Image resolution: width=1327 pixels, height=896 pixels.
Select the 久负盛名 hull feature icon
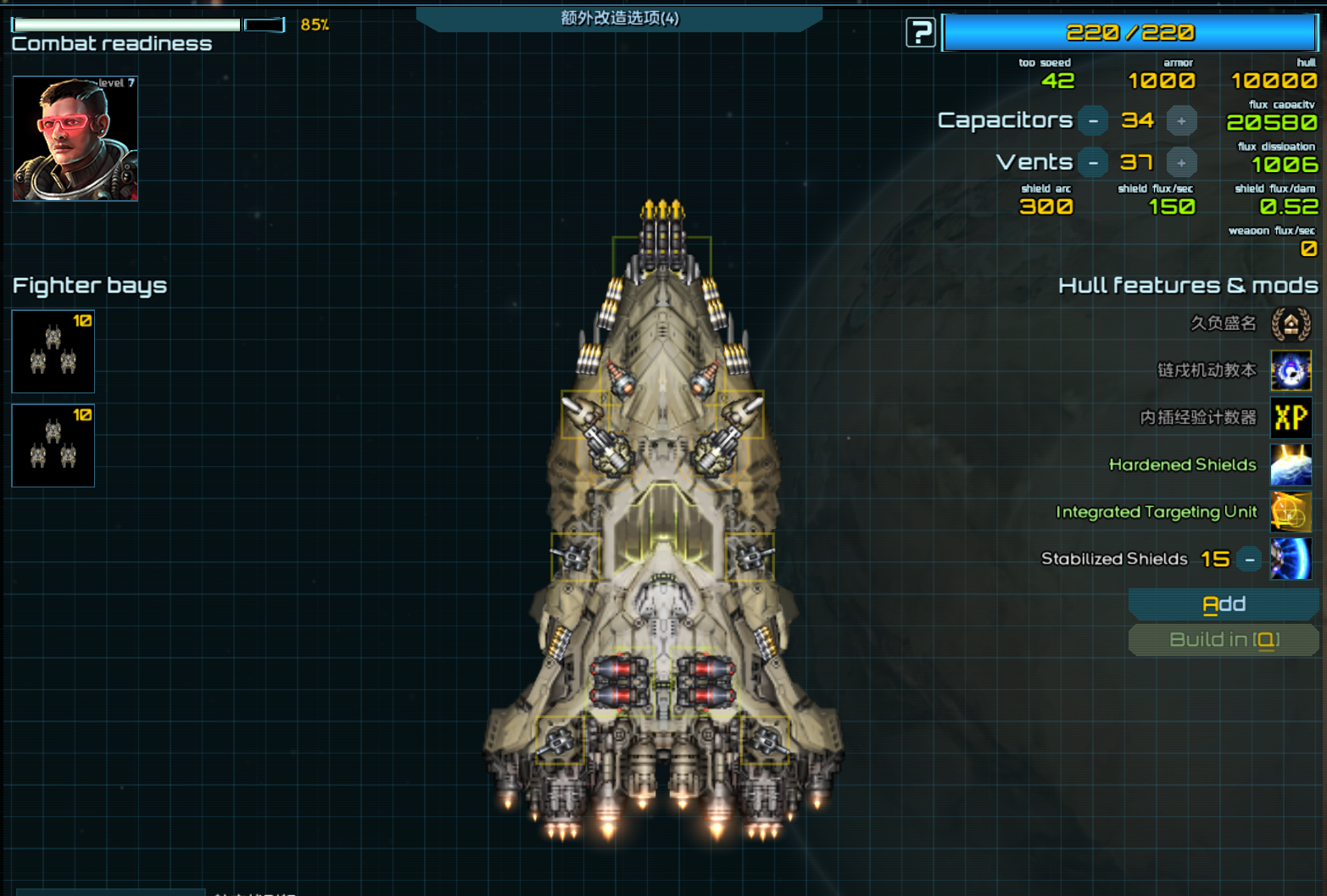tap(1291, 323)
